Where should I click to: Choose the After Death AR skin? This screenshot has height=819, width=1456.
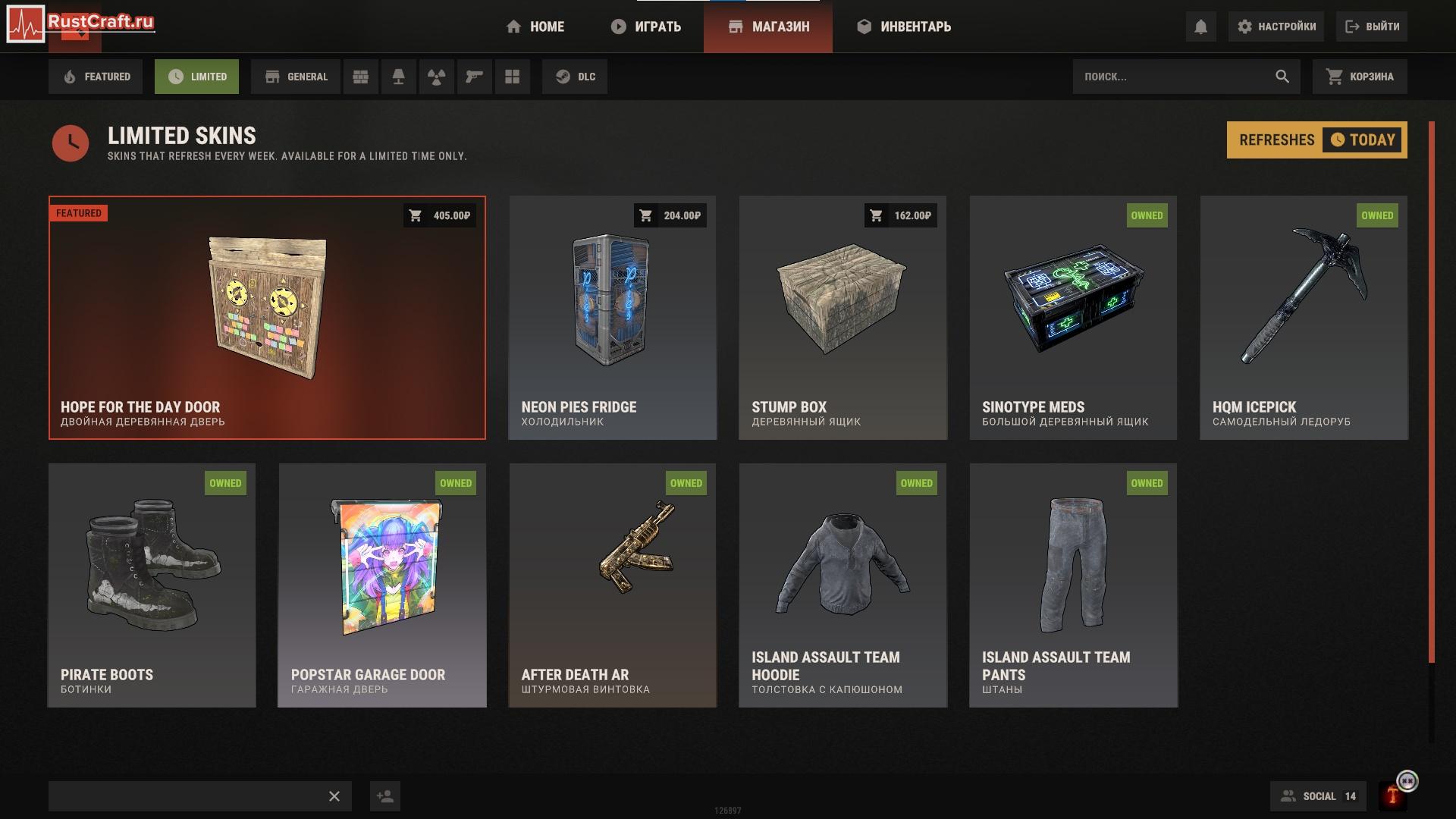pyautogui.click(x=613, y=585)
